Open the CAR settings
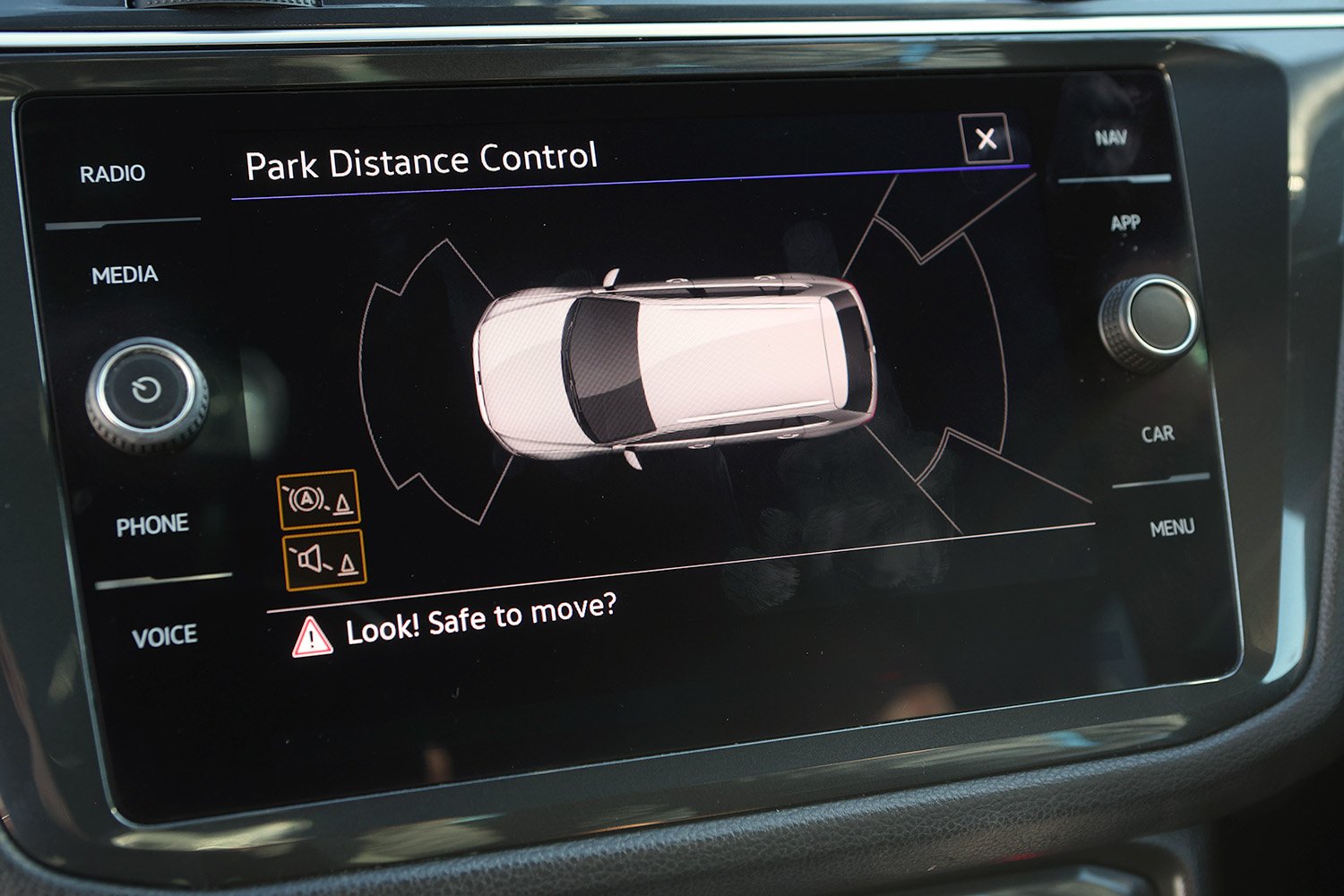1344x896 pixels. [1158, 435]
